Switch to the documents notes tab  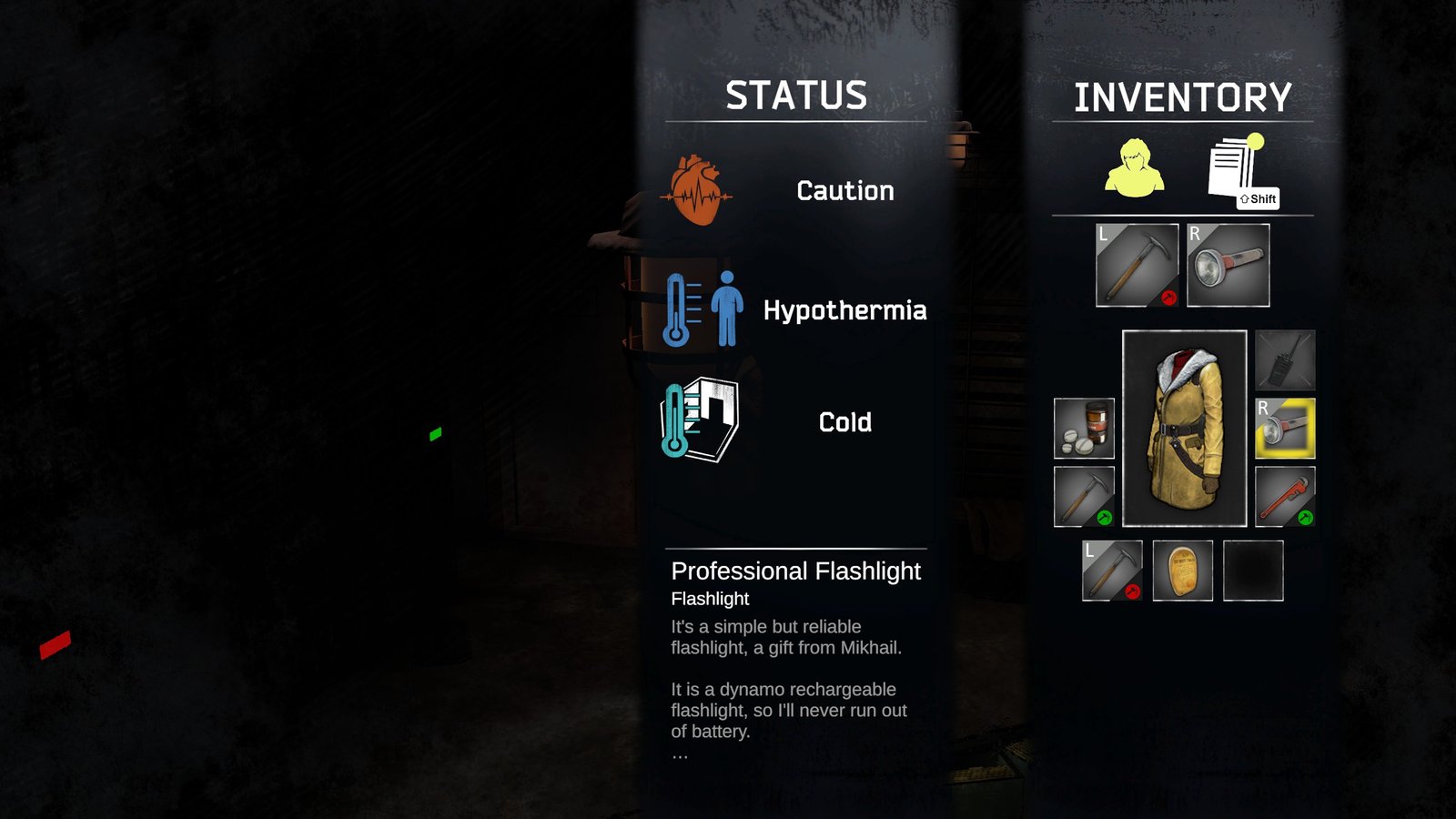pyautogui.click(x=1236, y=168)
